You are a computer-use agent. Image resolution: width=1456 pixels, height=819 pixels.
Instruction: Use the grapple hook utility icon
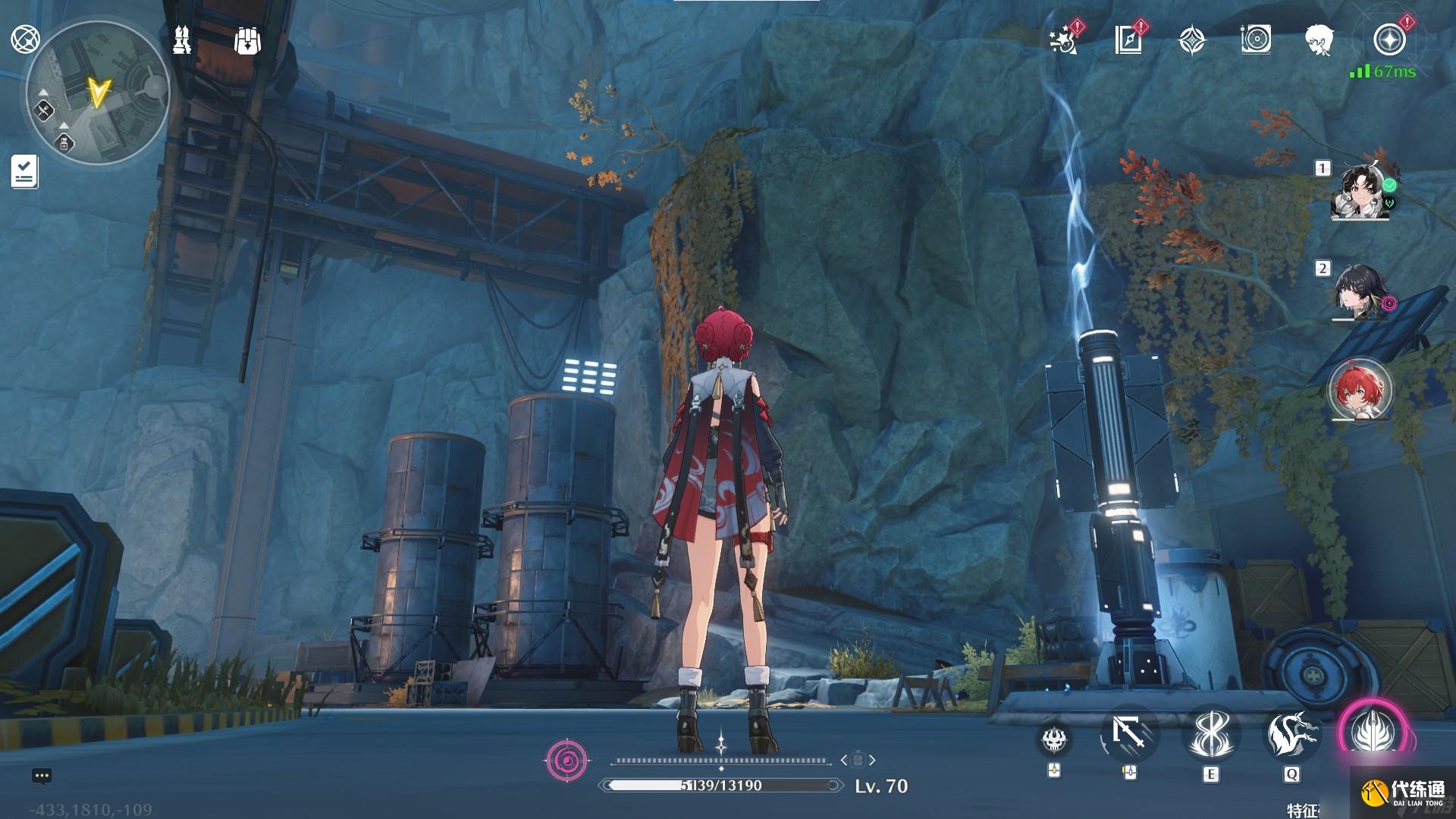click(1129, 734)
